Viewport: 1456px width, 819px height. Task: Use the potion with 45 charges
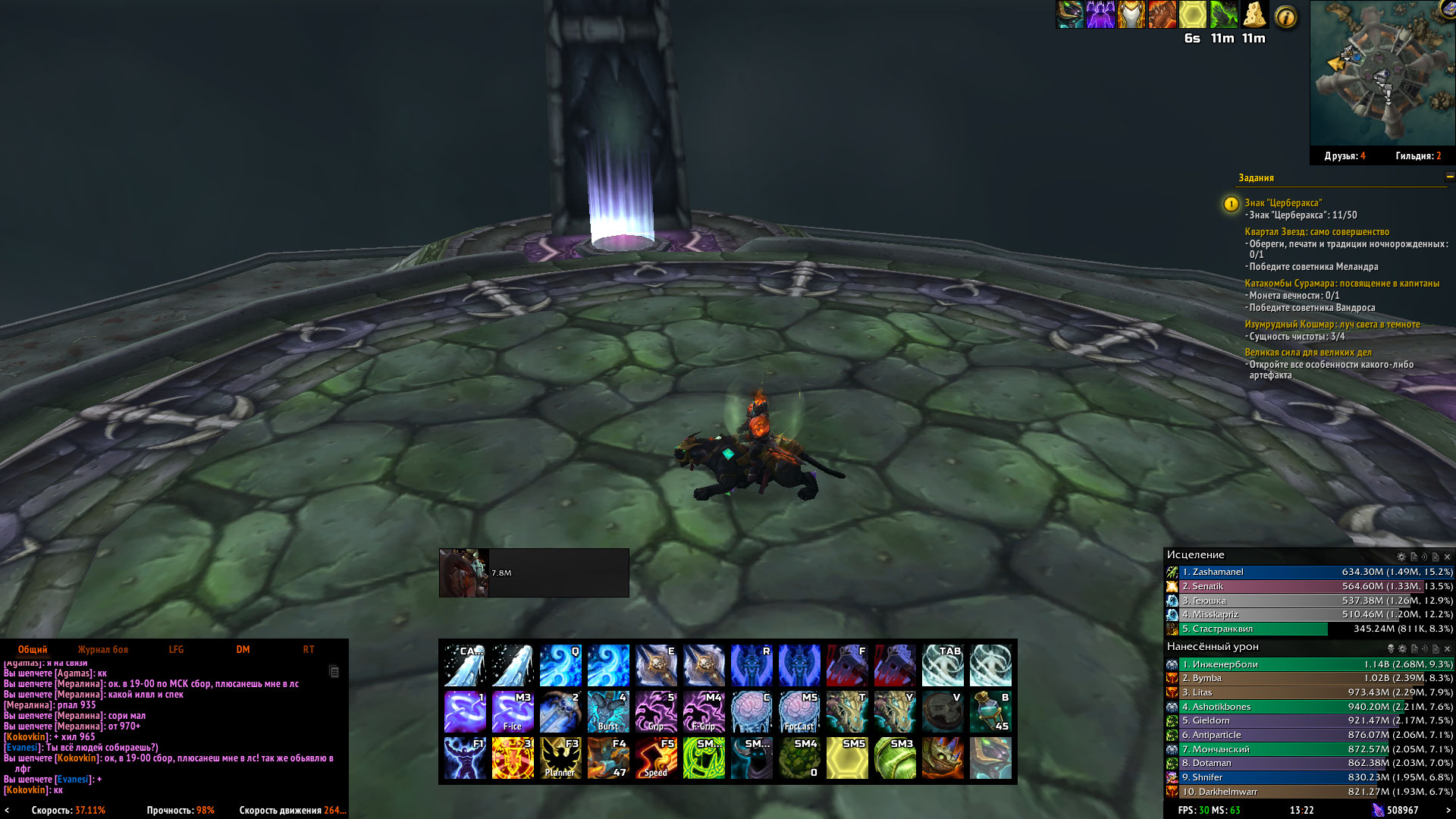click(990, 711)
